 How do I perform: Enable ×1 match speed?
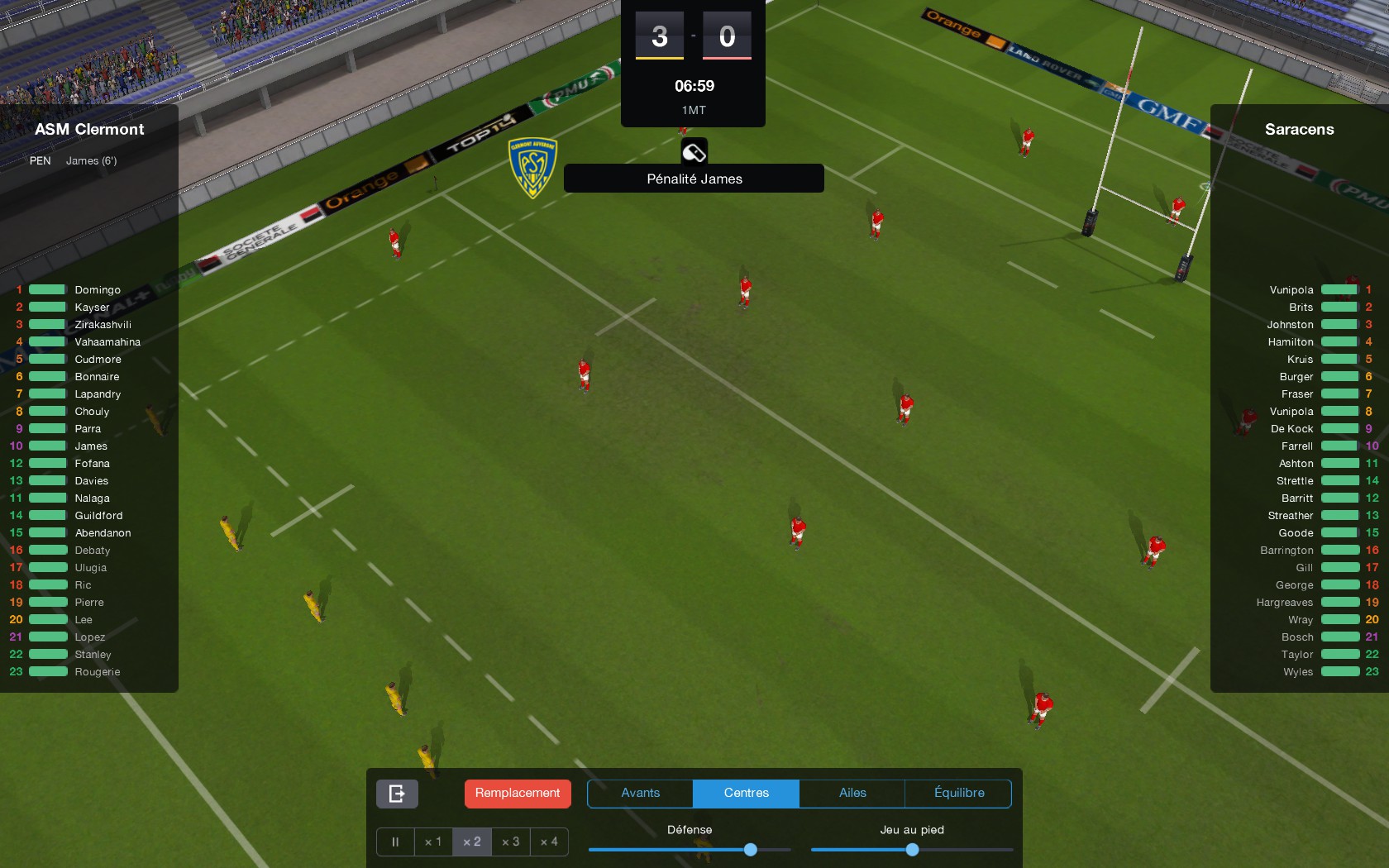tap(433, 842)
